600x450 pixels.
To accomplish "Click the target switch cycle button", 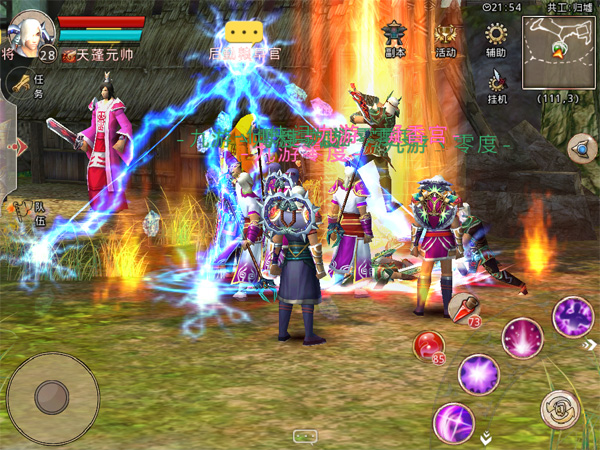I will tap(559, 409).
